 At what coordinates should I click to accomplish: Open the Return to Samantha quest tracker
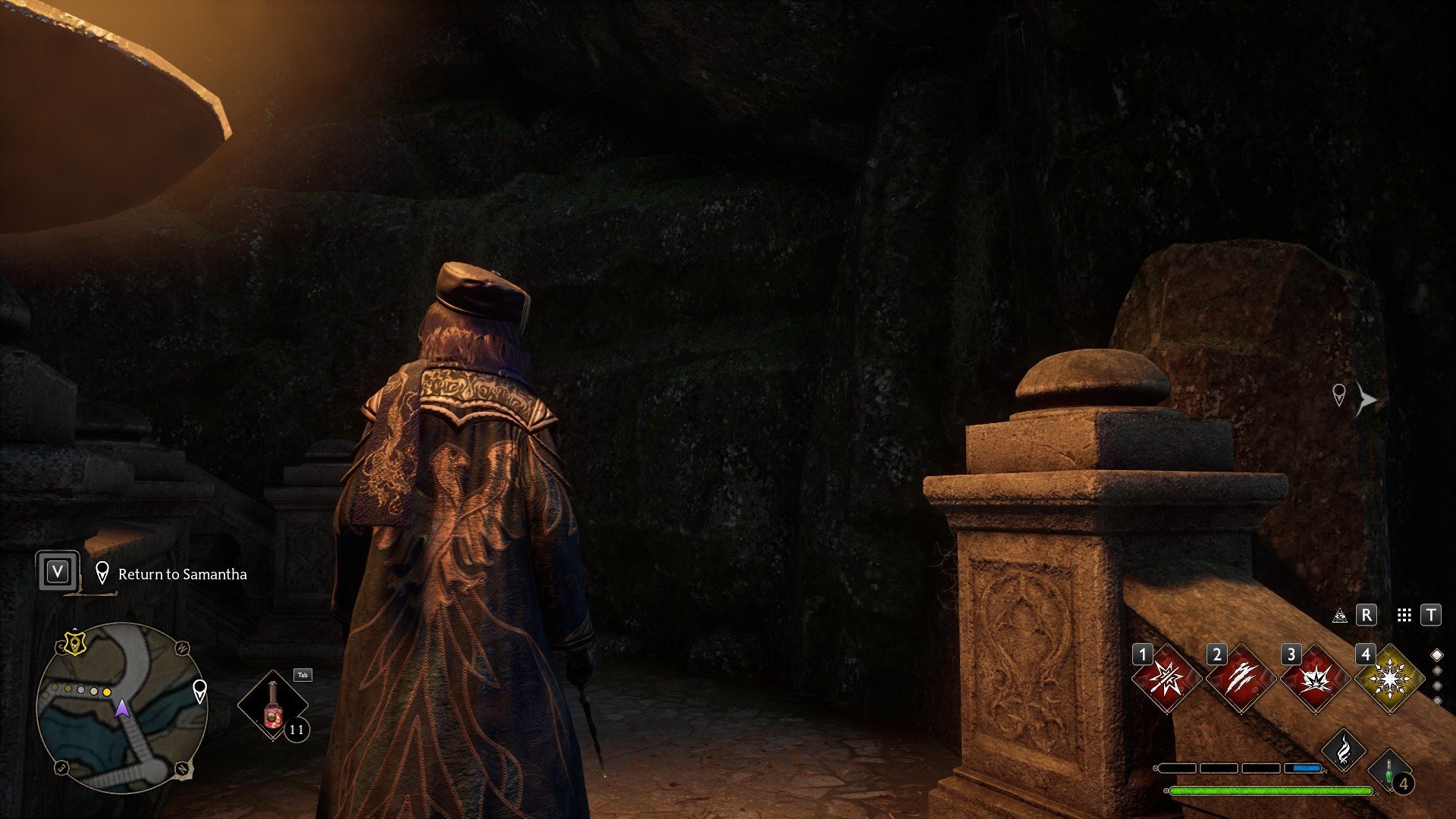pyautogui.click(x=182, y=574)
